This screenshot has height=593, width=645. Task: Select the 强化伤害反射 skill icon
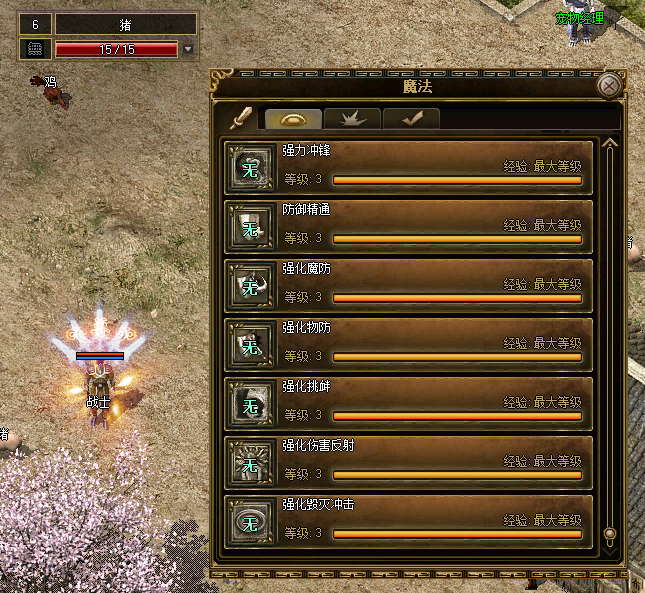tap(249, 463)
